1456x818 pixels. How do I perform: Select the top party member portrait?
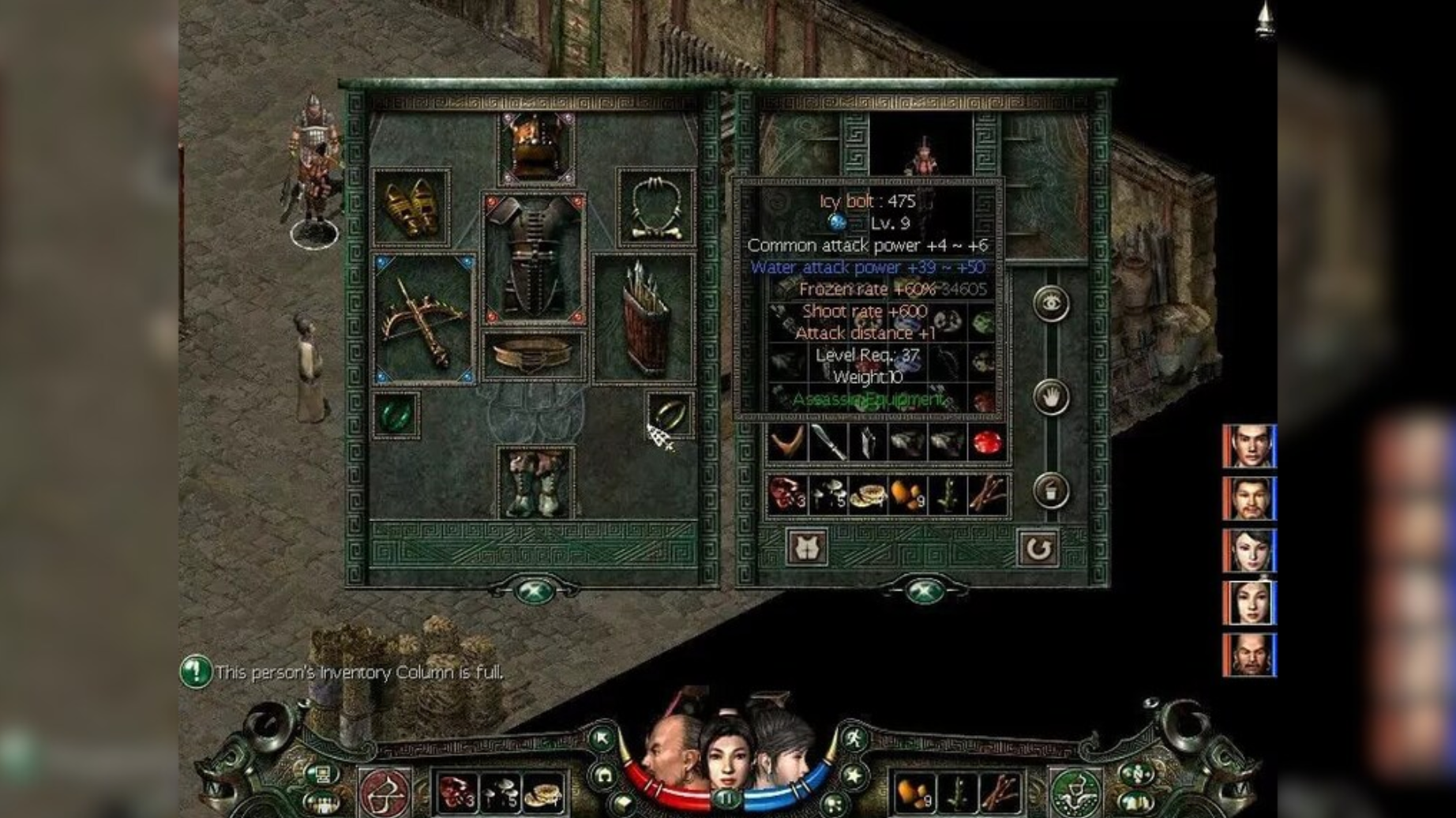pyautogui.click(x=1250, y=446)
